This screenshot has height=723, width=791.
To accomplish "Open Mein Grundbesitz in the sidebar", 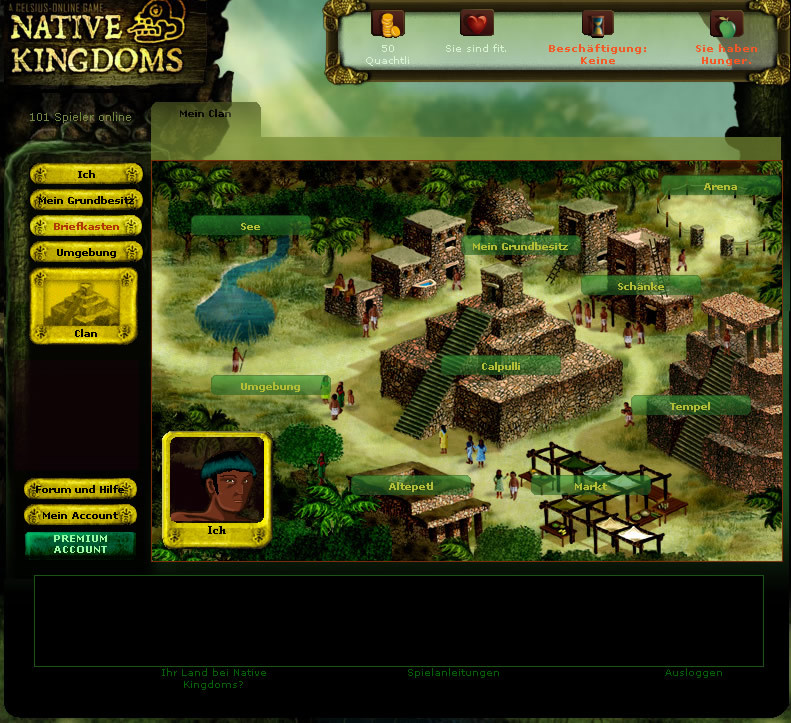I will [86, 200].
